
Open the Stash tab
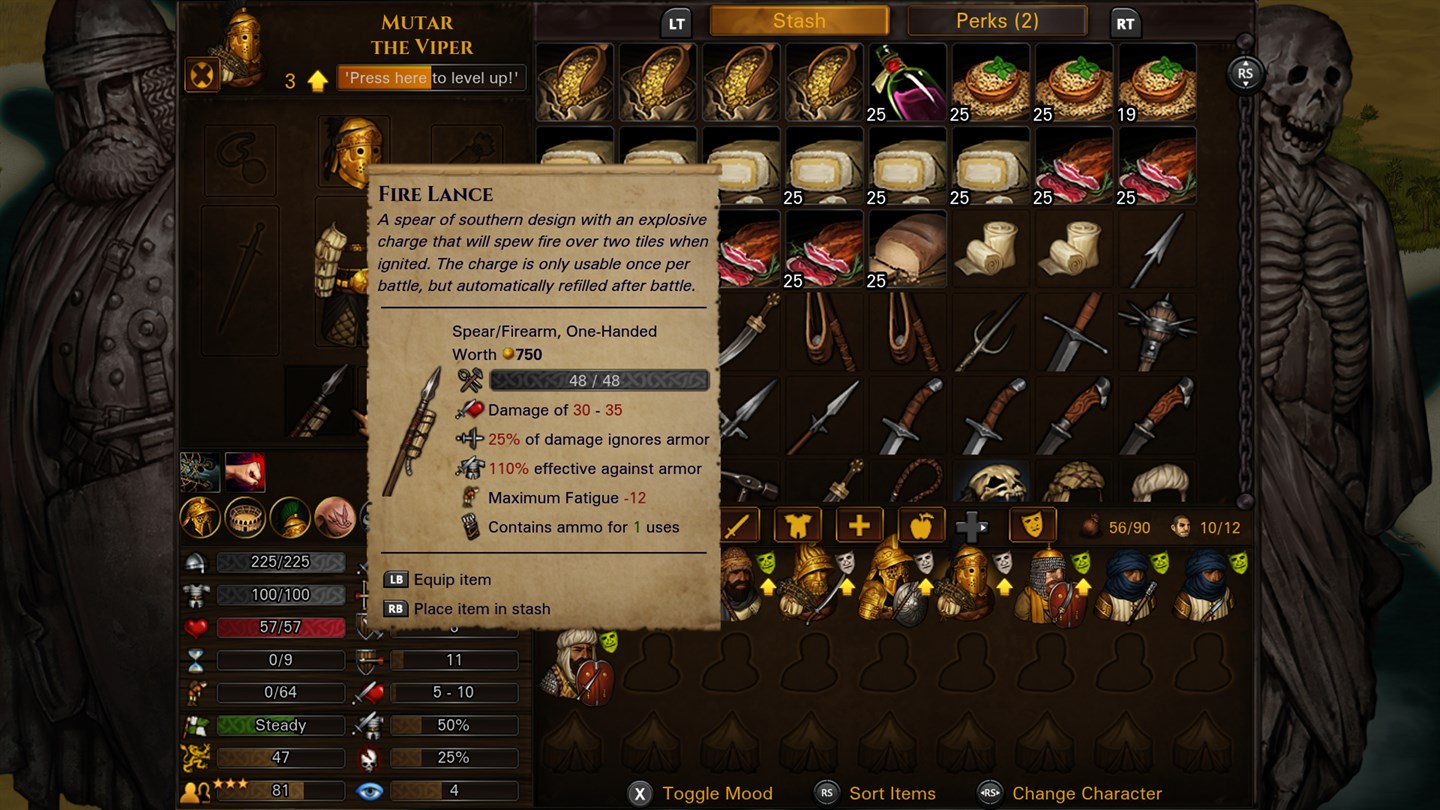click(x=799, y=21)
